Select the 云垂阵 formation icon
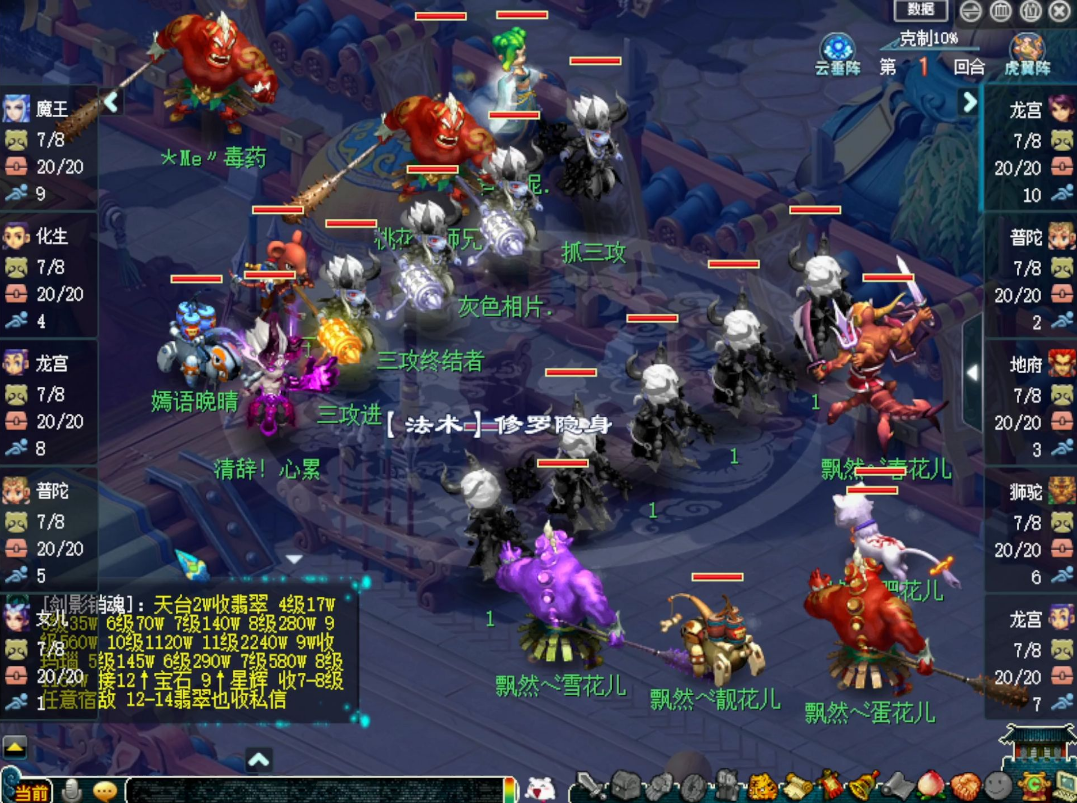The image size is (1077, 803). click(837, 50)
